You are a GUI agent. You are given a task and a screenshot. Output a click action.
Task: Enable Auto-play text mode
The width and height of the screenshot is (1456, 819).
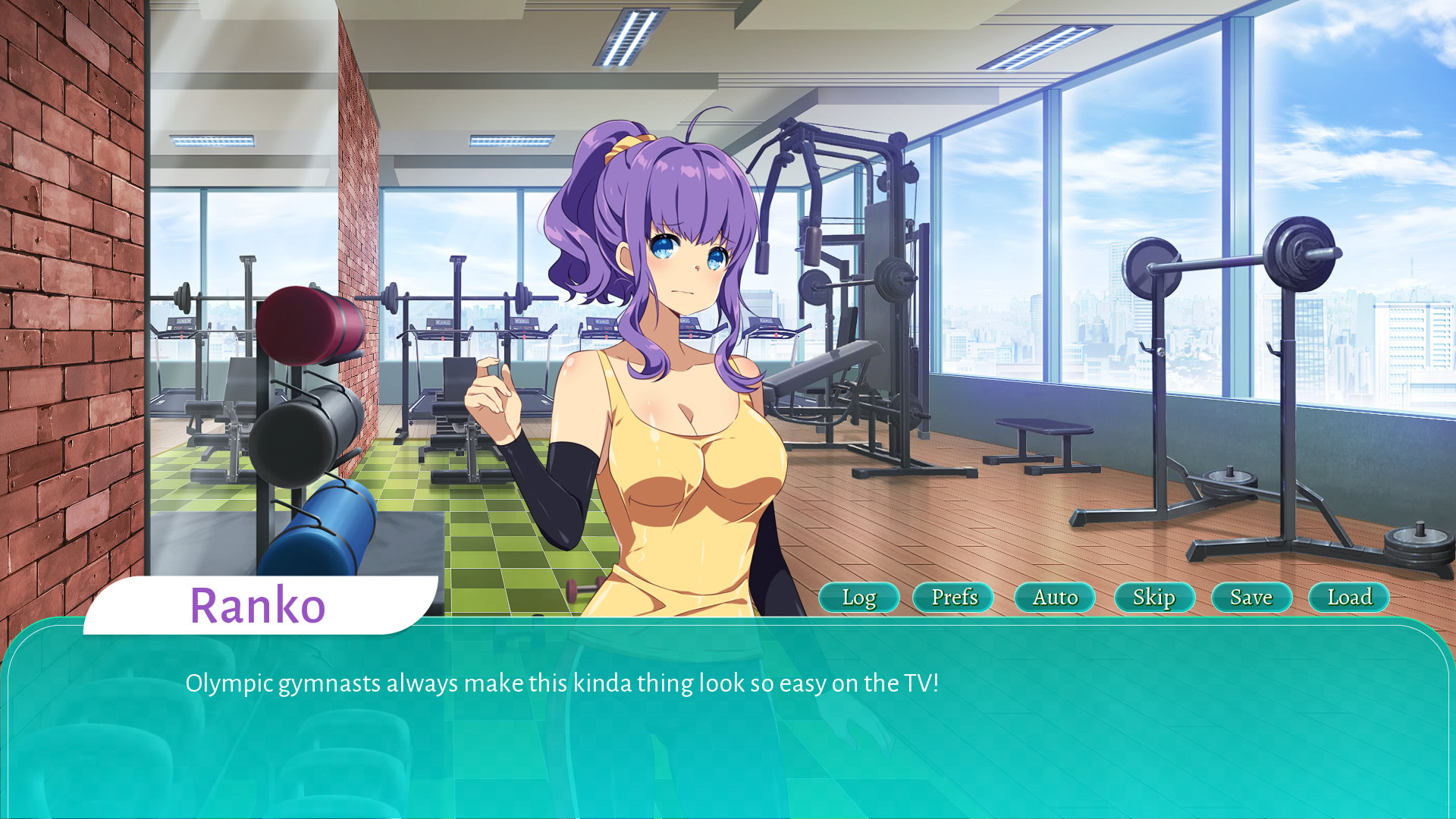(x=1053, y=598)
